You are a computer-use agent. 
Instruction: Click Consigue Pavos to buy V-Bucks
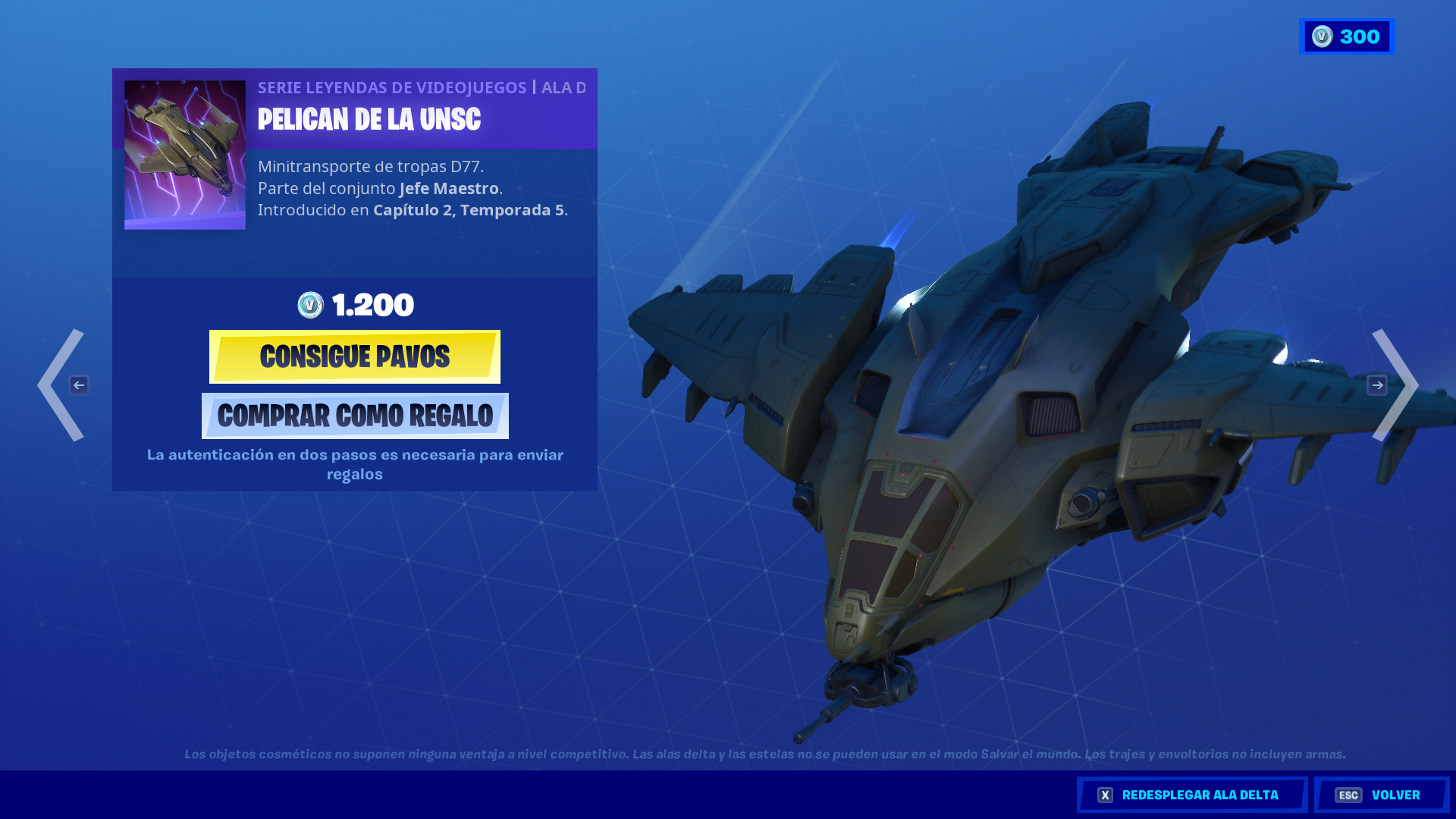click(354, 356)
